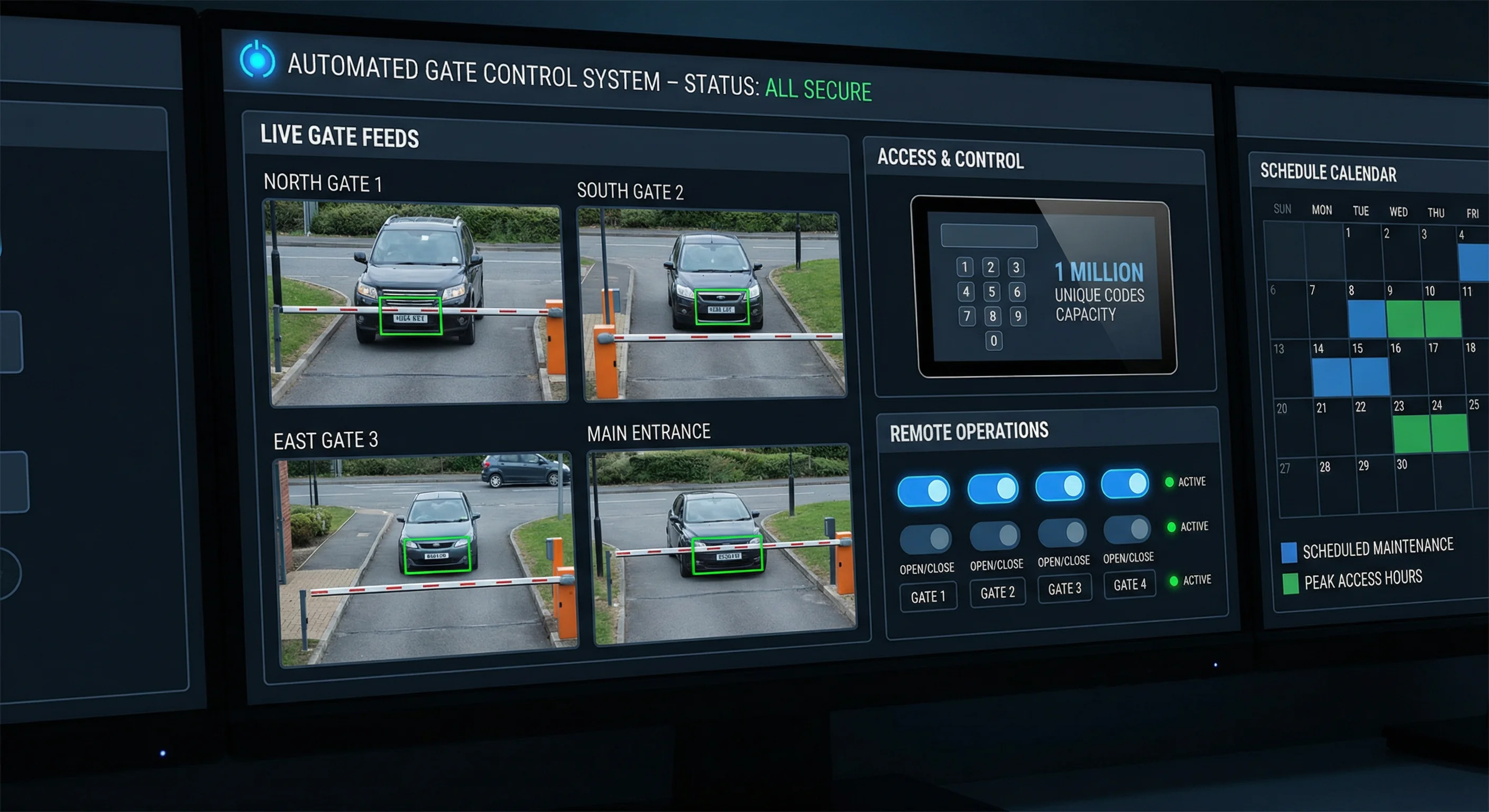Tap keypad digit 9
This screenshot has height=812, width=1489.
click(1018, 316)
